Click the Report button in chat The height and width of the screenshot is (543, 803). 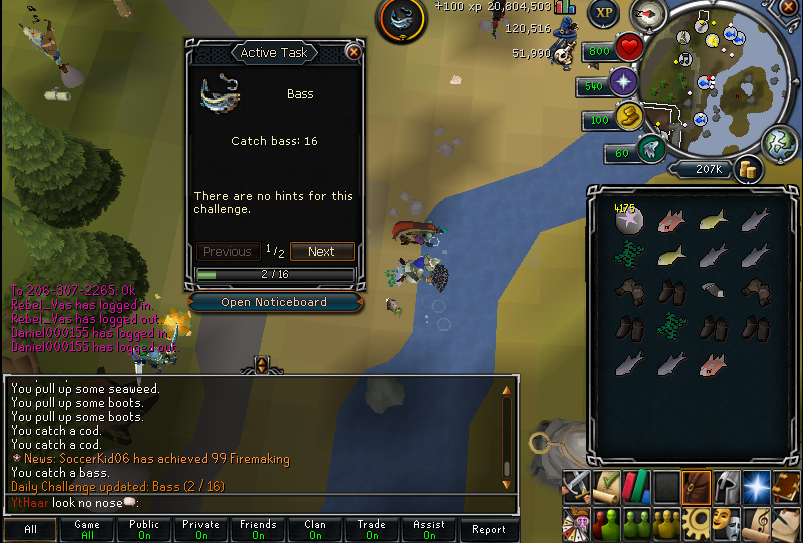pos(488,529)
